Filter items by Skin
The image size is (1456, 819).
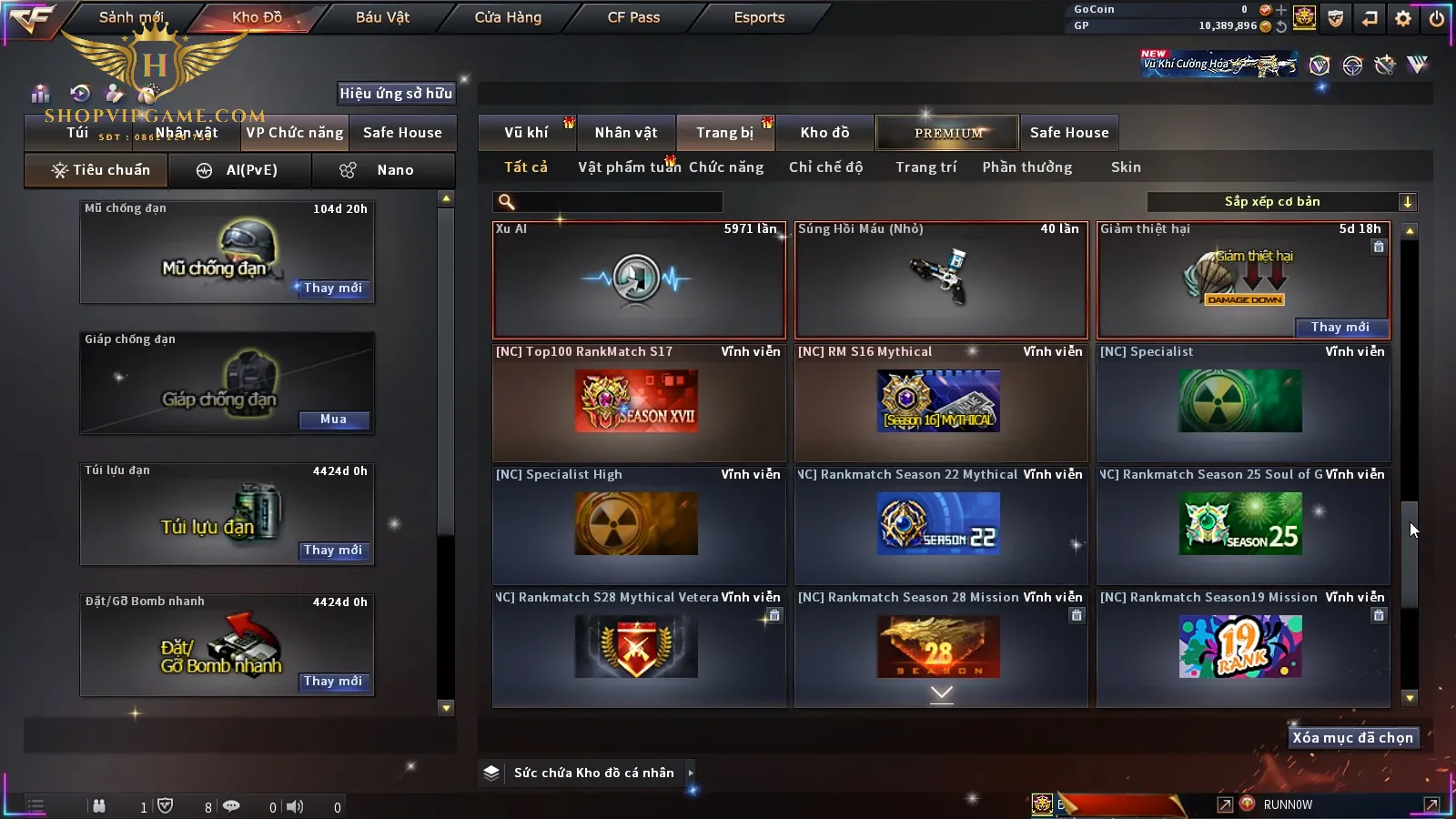(x=1126, y=167)
